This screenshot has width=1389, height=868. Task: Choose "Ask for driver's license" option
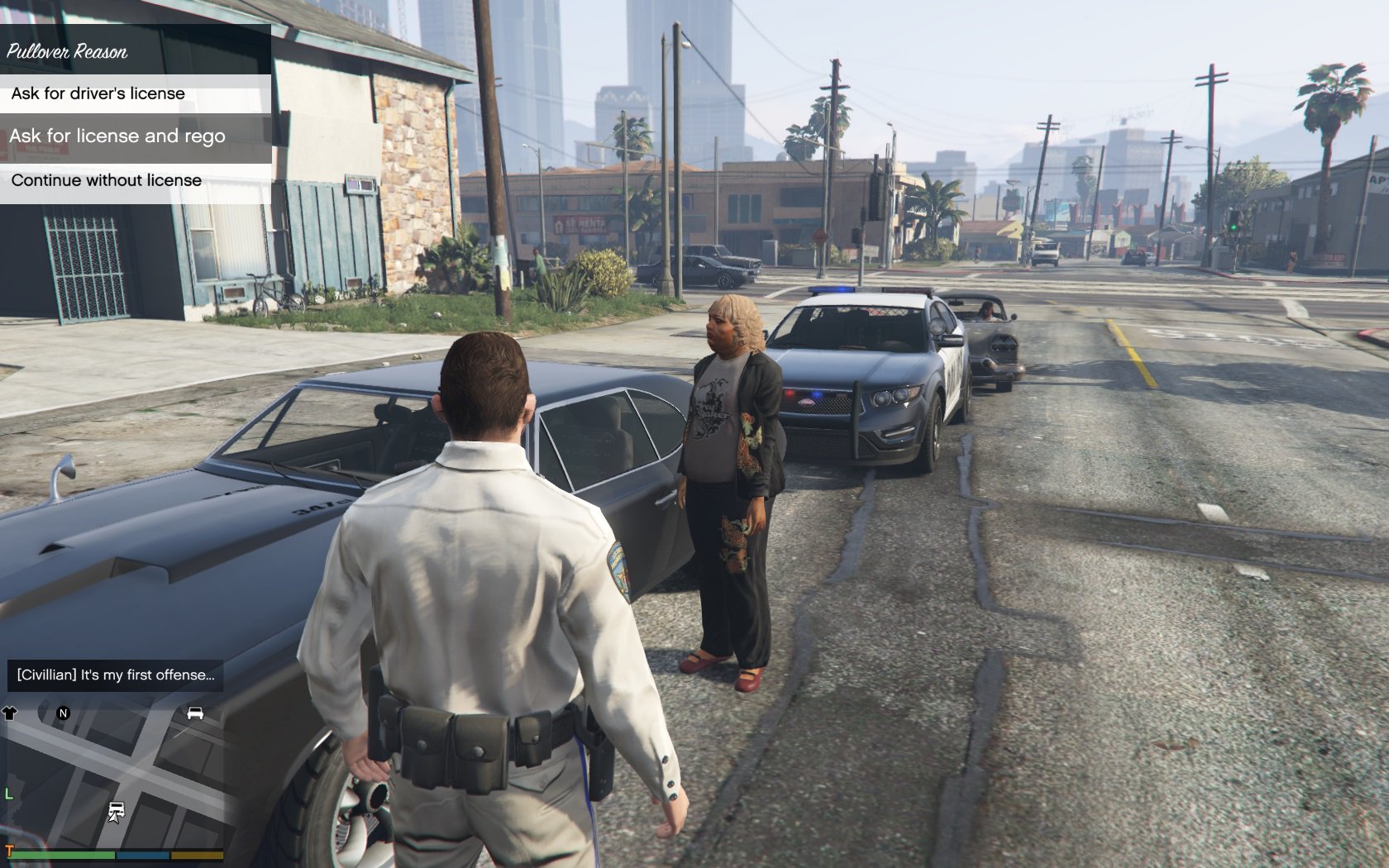coord(136,93)
